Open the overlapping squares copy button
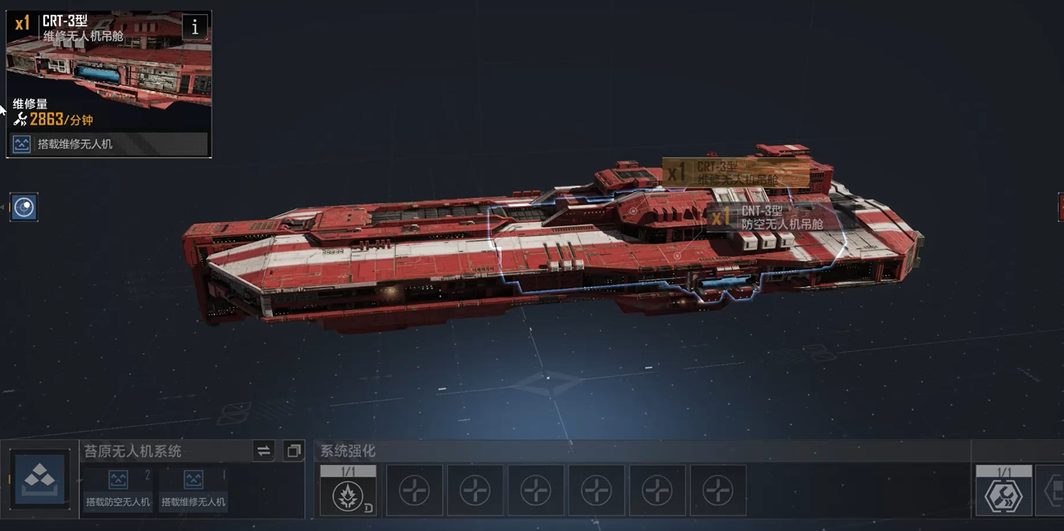Image resolution: width=1064 pixels, height=531 pixels. pyautogui.click(x=293, y=451)
